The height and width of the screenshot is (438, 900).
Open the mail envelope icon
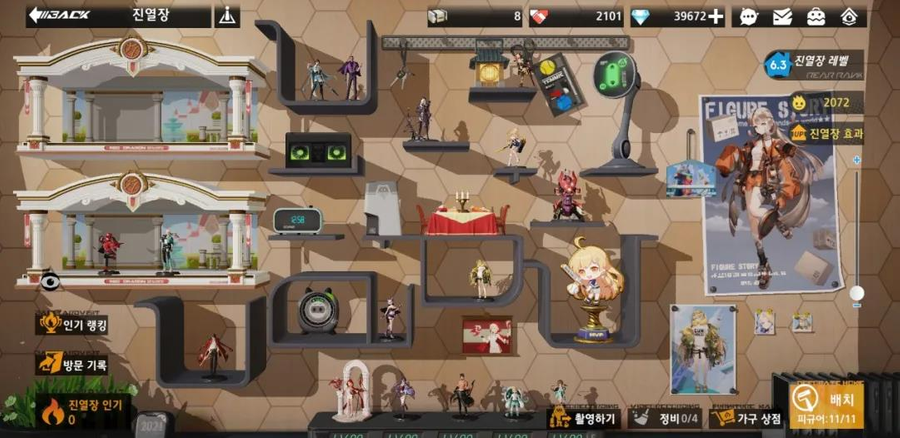(x=783, y=16)
